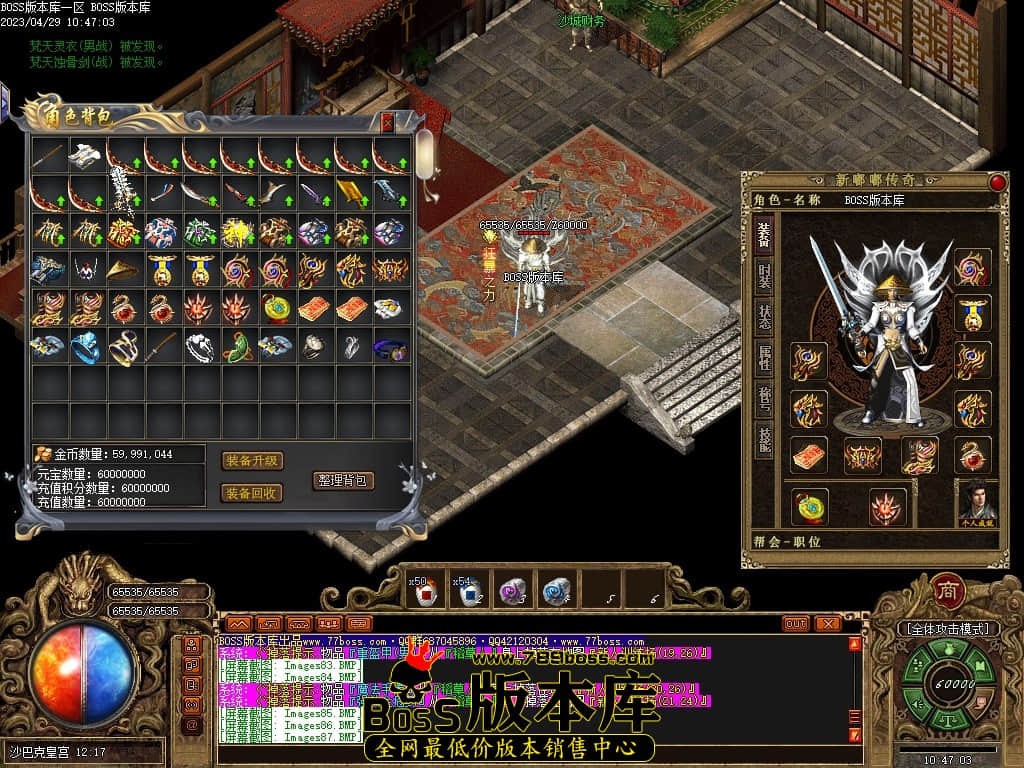Viewport: 1024px width, 768px height.
Task: Sort the bag with 整理背包
Action: point(343,480)
